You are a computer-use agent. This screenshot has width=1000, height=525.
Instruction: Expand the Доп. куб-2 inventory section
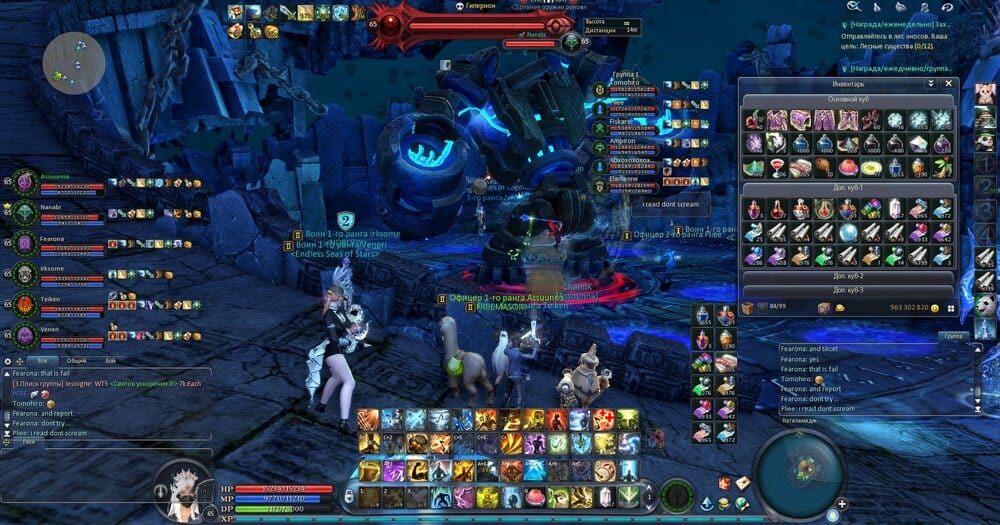tap(847, 276)
